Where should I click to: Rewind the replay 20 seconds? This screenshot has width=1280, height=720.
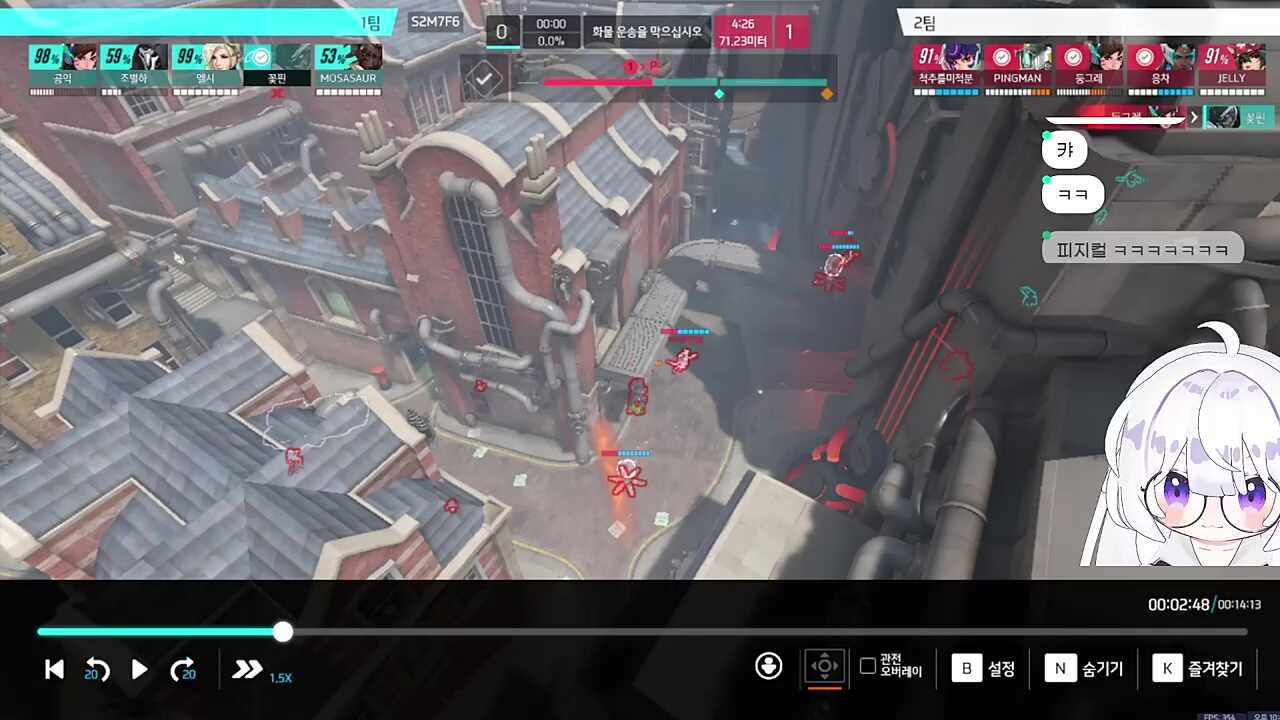[x=97, y=670]
